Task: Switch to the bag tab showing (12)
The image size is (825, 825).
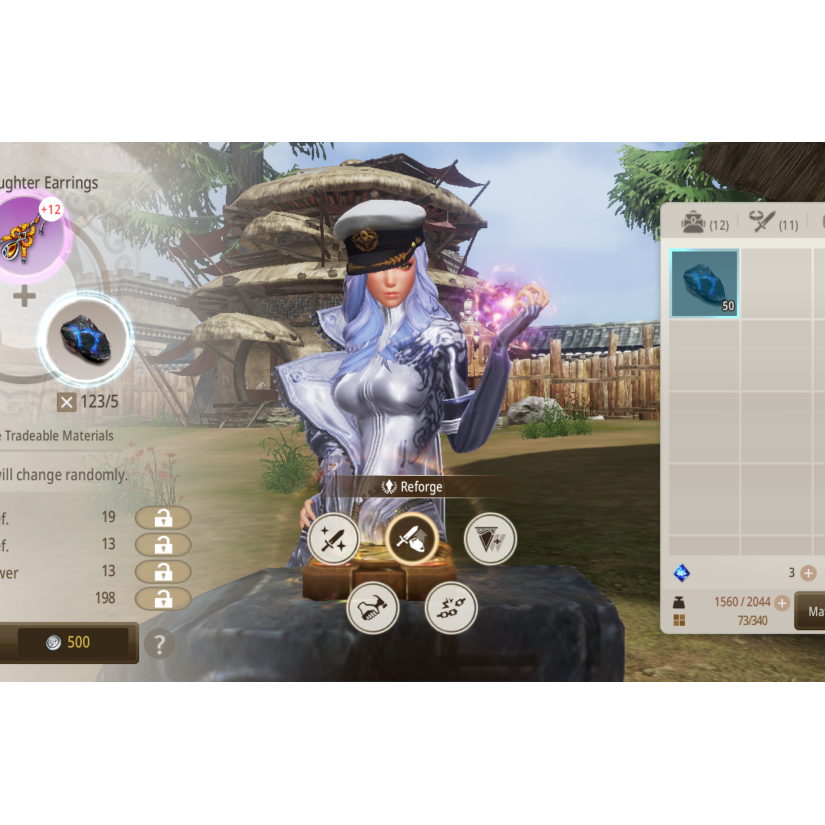Action: point(705,224)
